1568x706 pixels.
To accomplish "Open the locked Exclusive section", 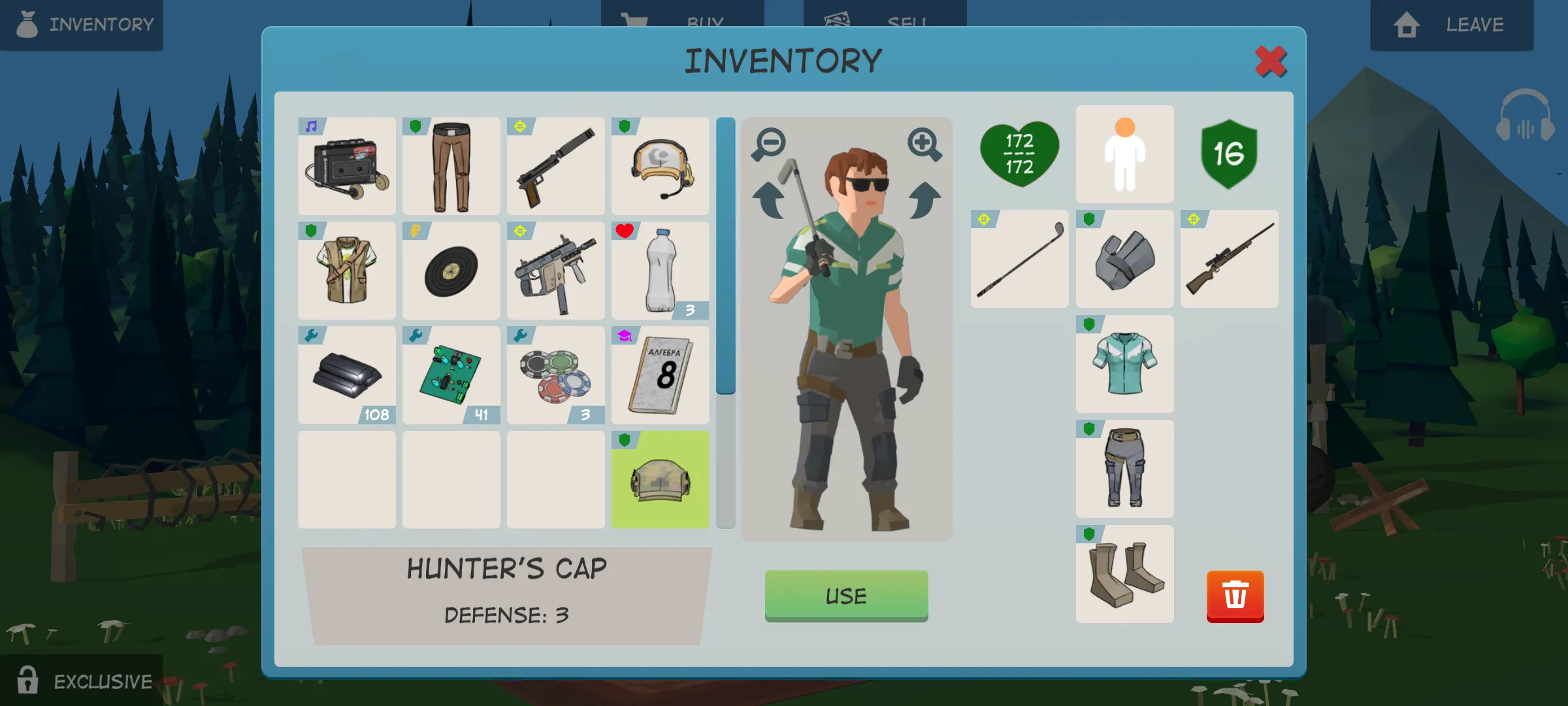I will 82,681.
